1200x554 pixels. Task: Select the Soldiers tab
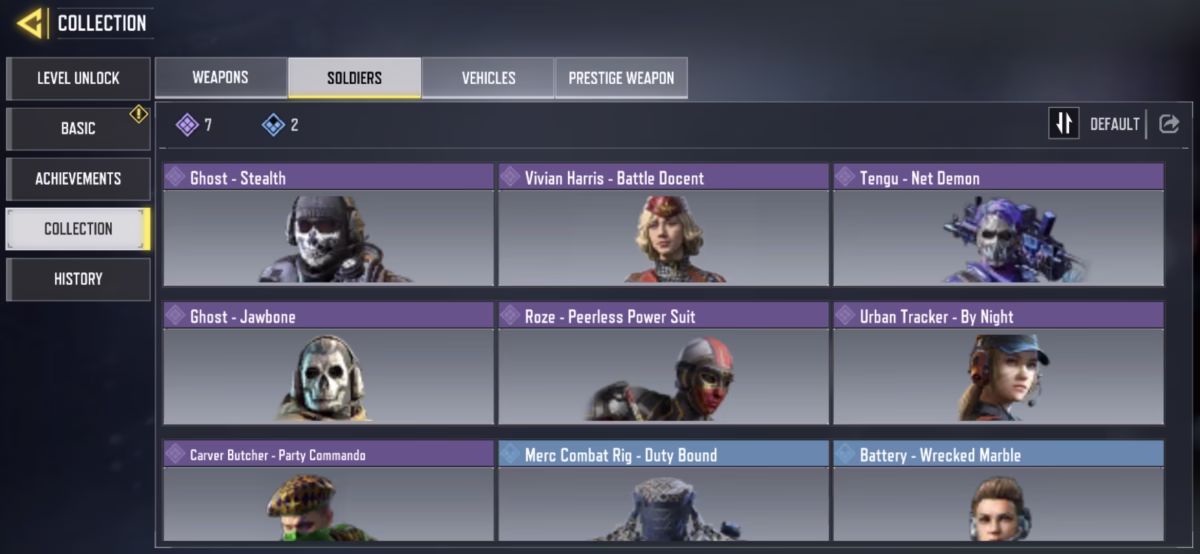coord(354,78)
